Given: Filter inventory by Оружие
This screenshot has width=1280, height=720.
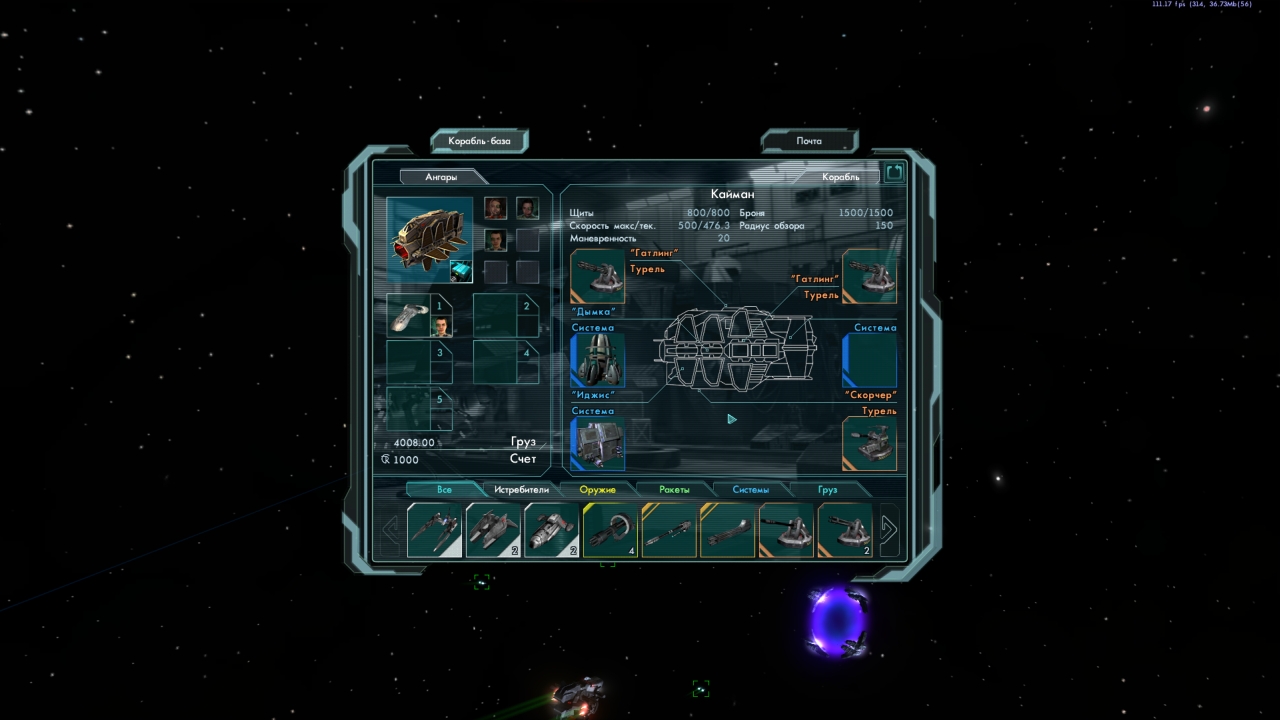Looking at the screenshot, I should [597, 490].
